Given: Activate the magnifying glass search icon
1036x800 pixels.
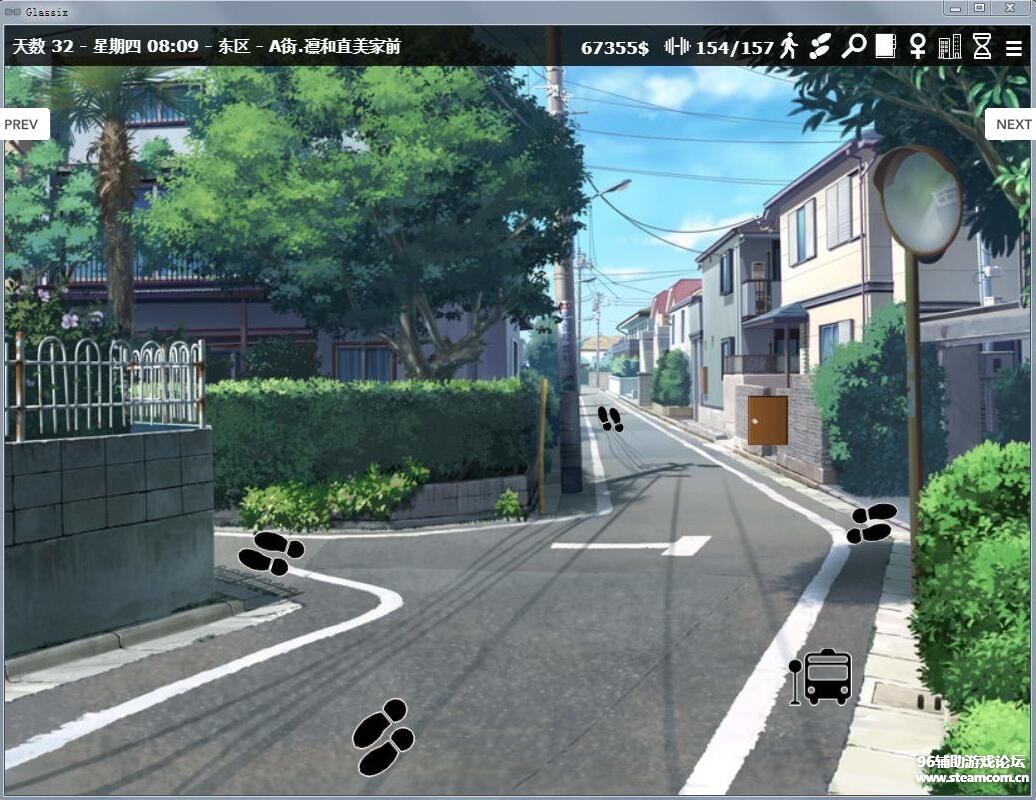Looking at the screenshot, I should [853, 46].
